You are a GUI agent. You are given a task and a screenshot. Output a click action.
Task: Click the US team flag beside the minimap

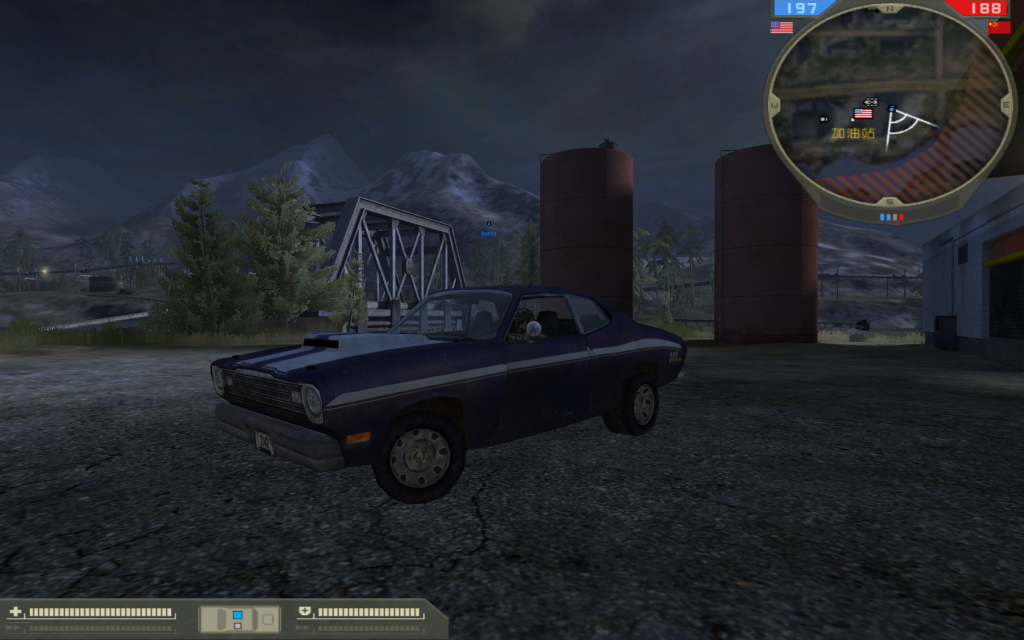(x=781, y=28)
